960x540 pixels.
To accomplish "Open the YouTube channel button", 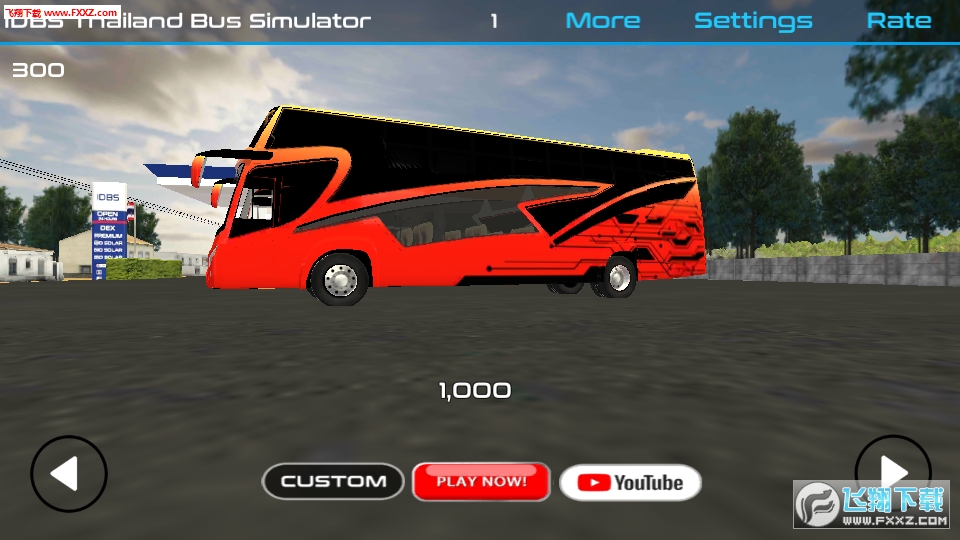I will (x=630, y=482).
